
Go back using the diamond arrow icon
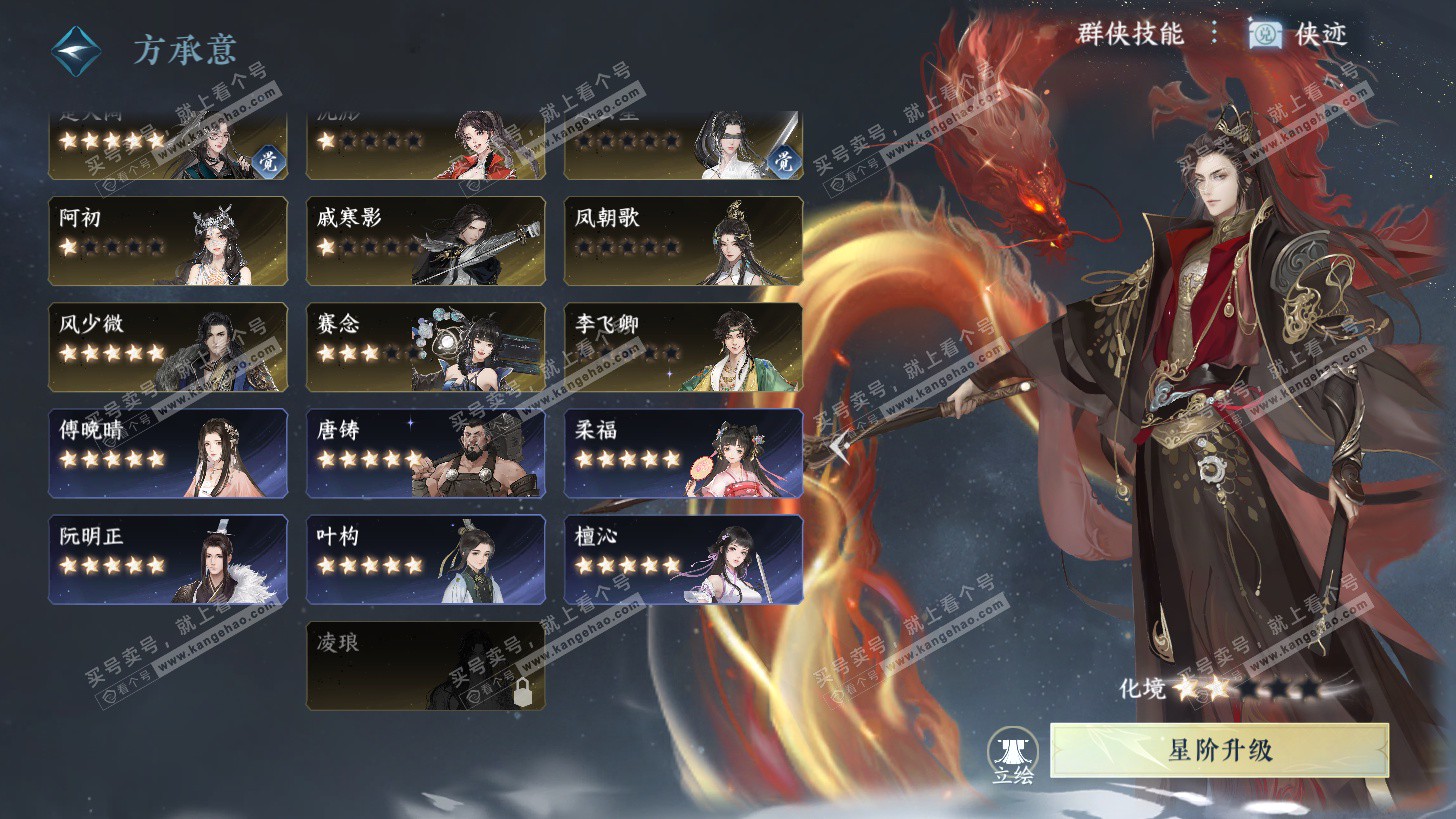77,50
